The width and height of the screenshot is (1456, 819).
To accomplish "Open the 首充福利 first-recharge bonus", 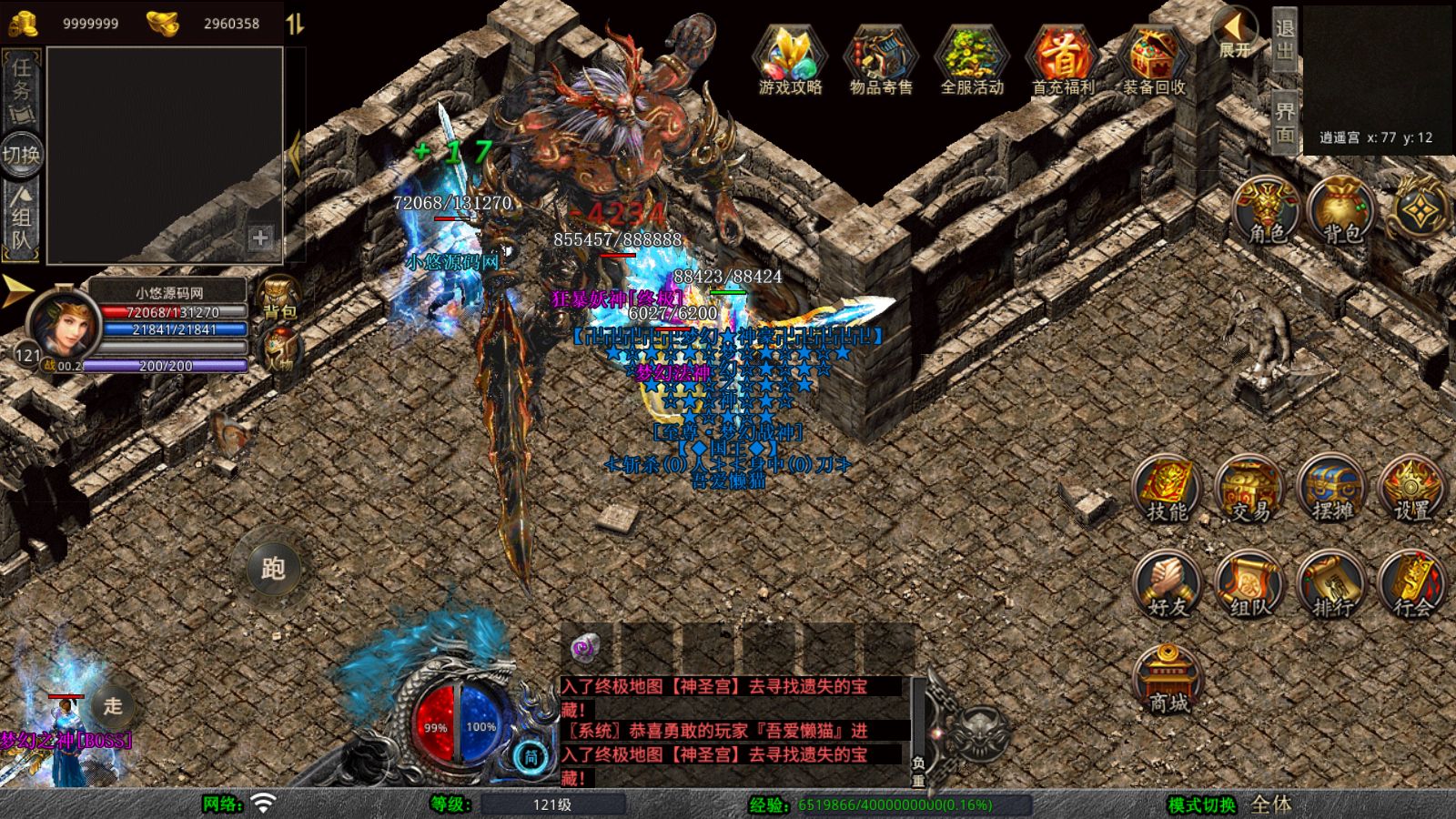I will coord(1062,59).
